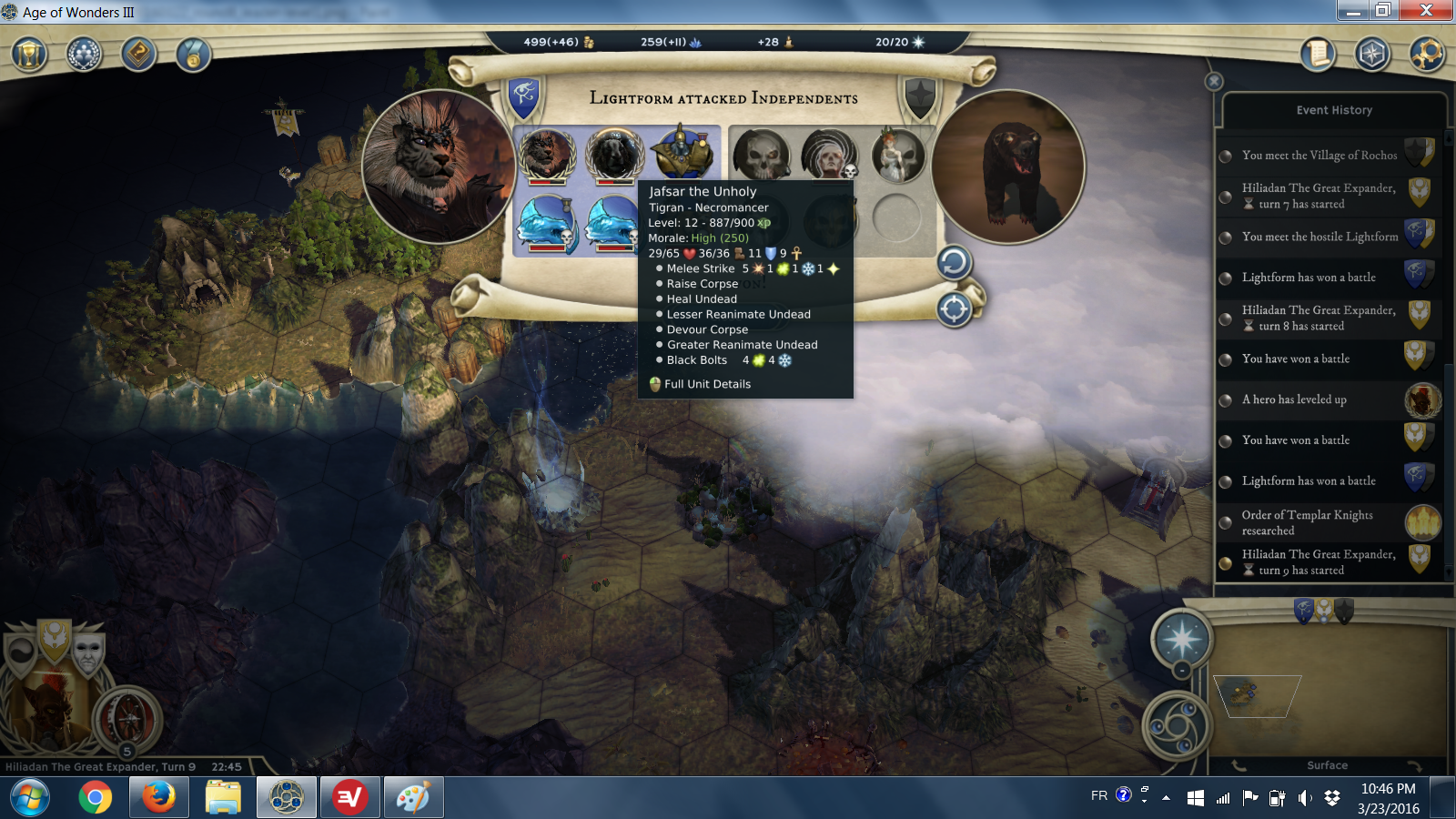Open the laurel-wreathed people diplomacy icon
Viewport: 1456px width, 819px height.
tap(84, 55)
